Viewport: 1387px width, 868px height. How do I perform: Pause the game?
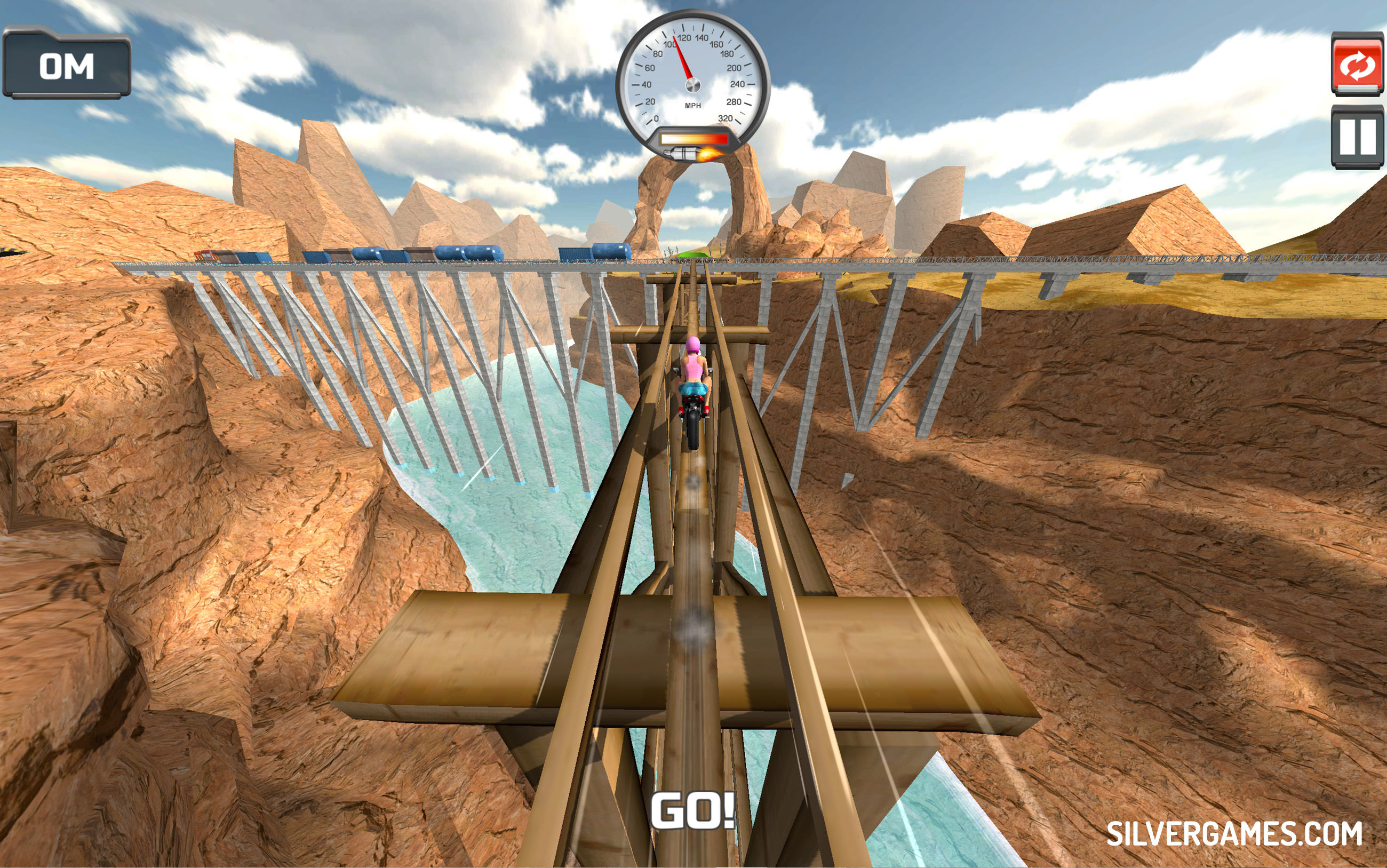1357,137
